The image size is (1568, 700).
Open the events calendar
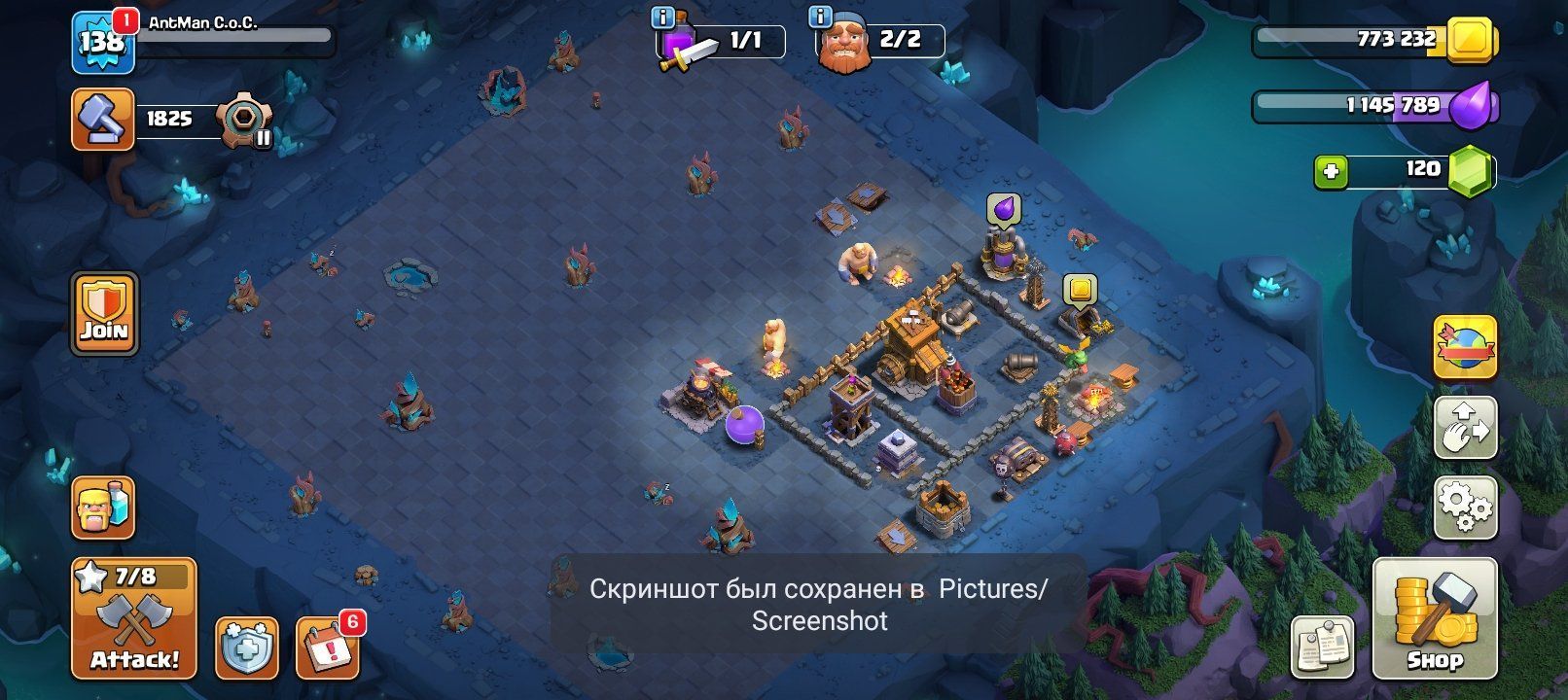pyautogui.click(x=328, y=647)
